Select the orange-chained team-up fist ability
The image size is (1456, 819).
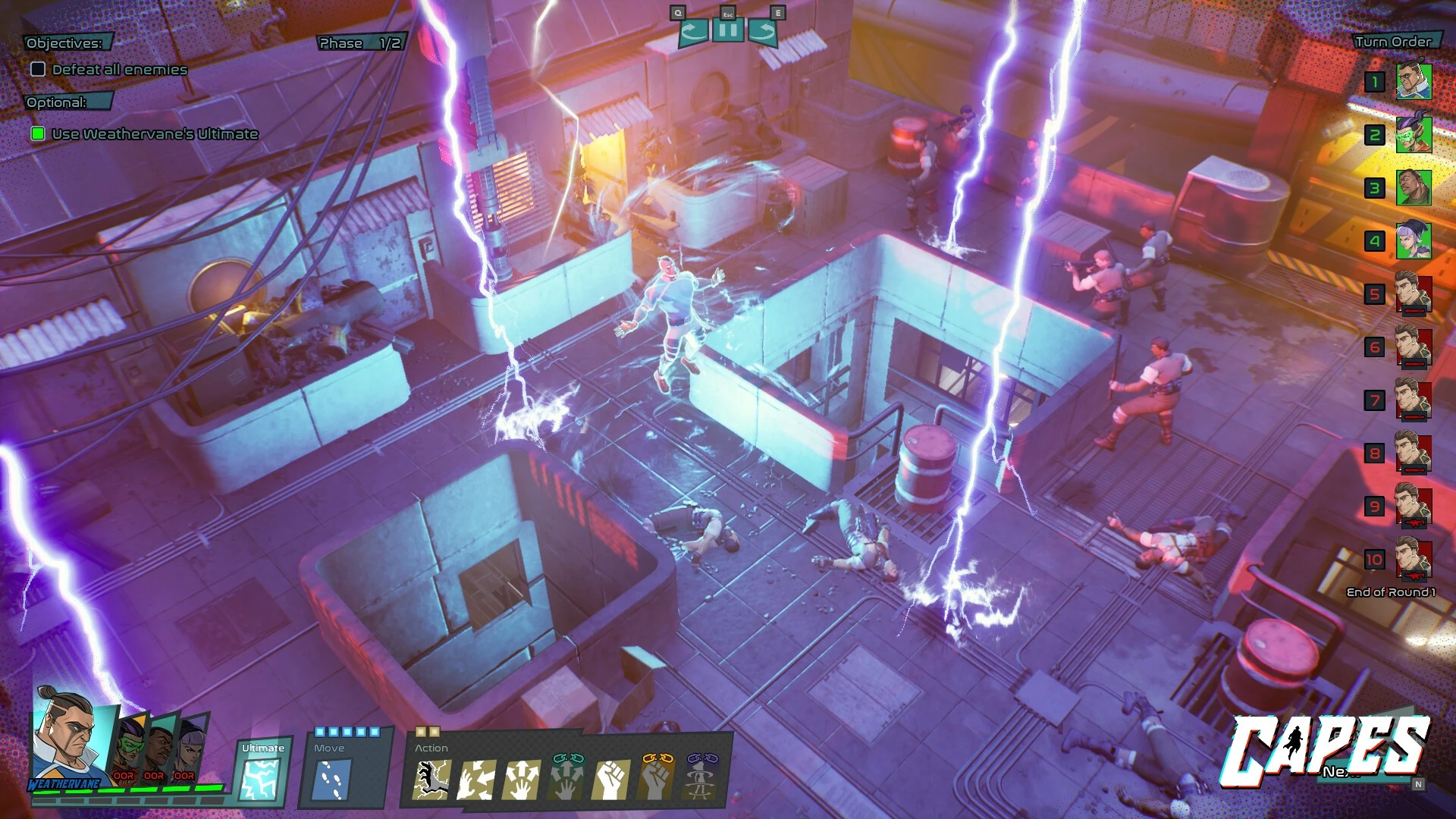tap(656, 778)
